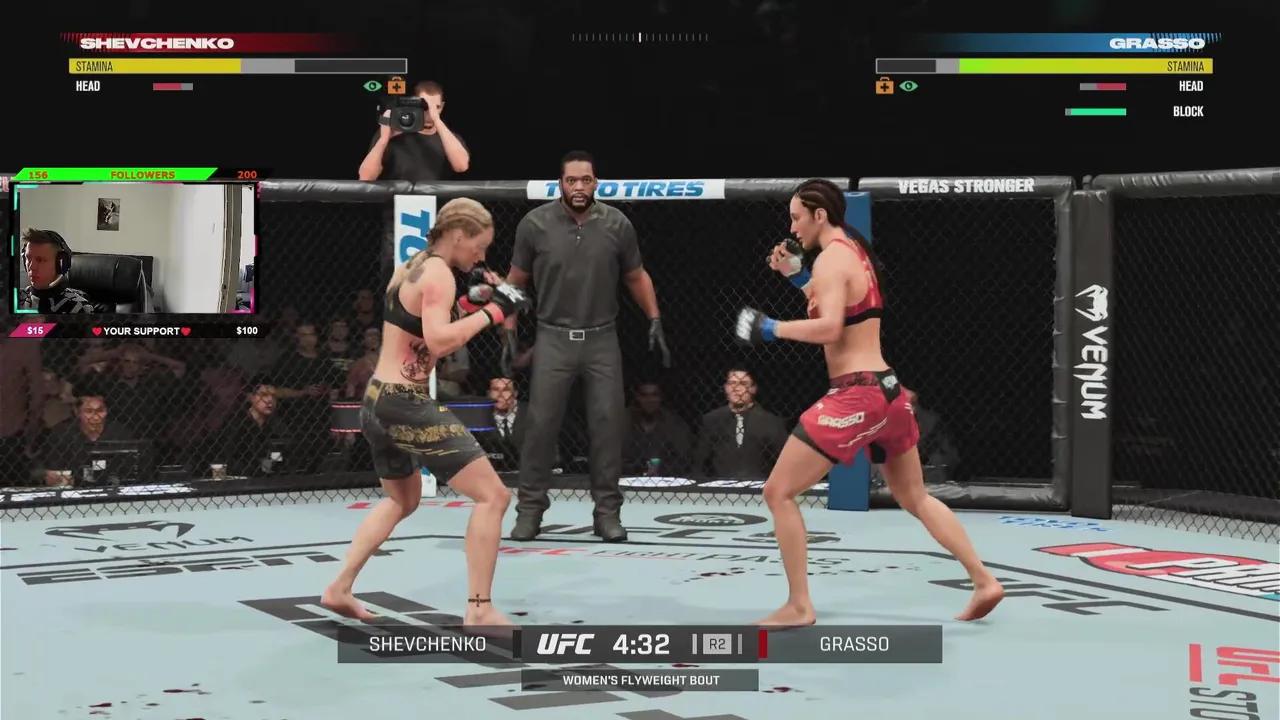Select Grasso's orange medkit icon

[x=884, y=86]
